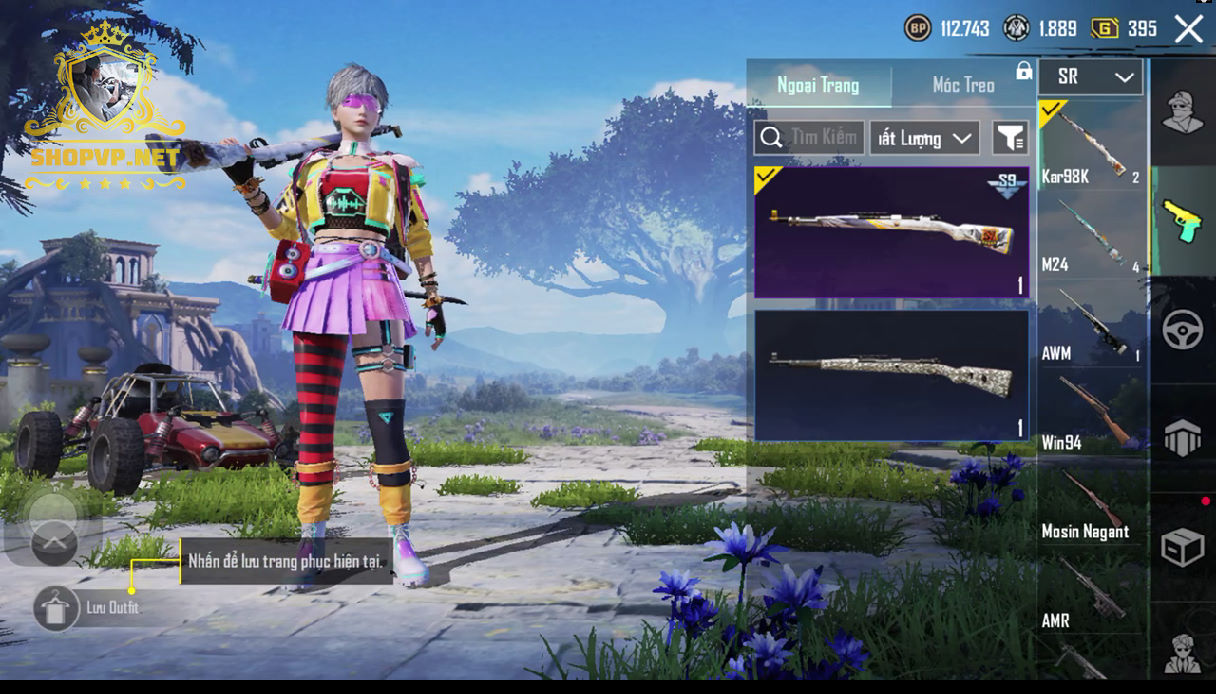Open the character outfit category icon
Image resolution: width=1216 pixels, height=694 pixels.
pos(1182,111)
